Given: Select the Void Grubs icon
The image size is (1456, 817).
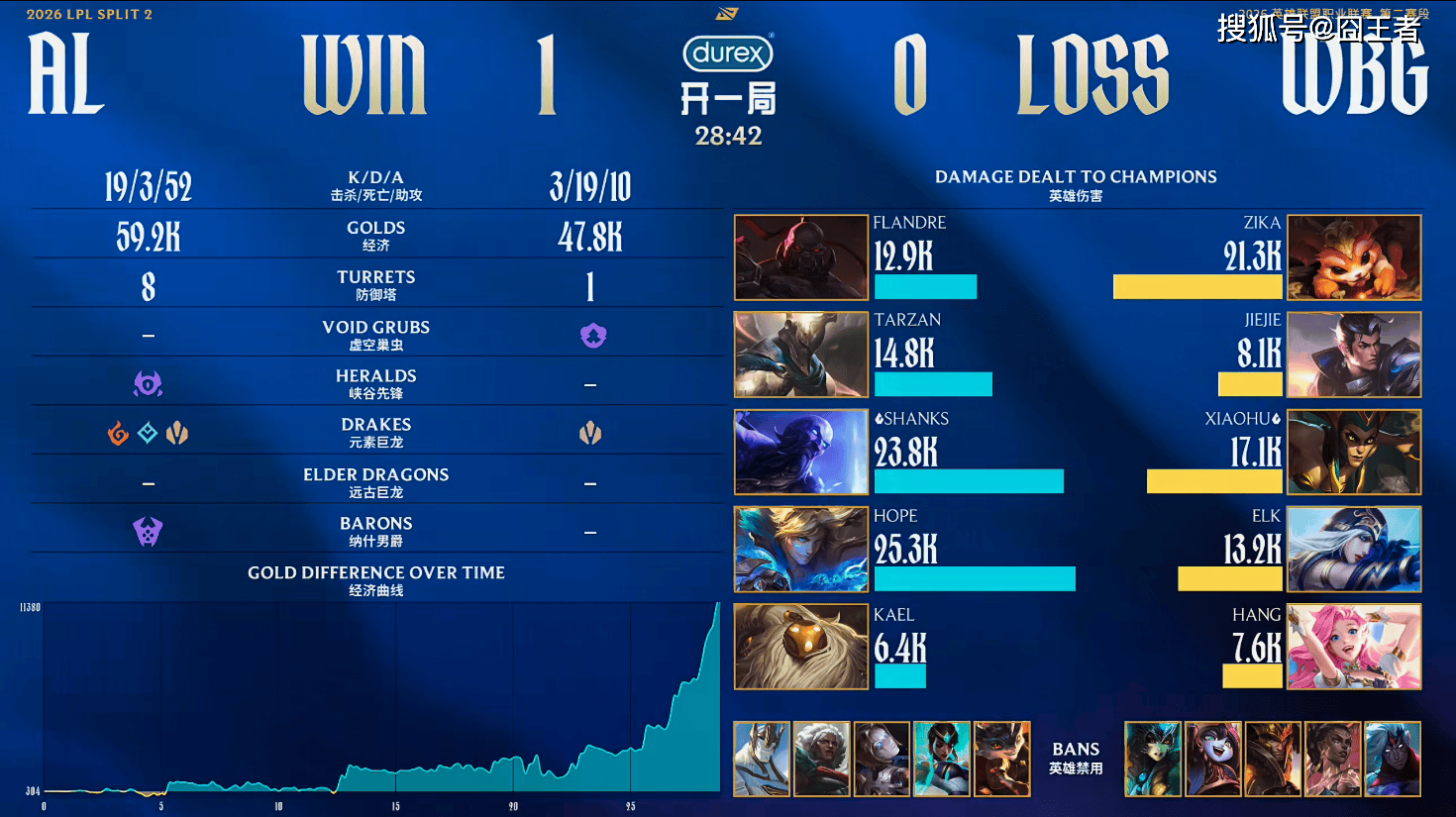Looking at the screenshot, I should click(x=592, y=336).
